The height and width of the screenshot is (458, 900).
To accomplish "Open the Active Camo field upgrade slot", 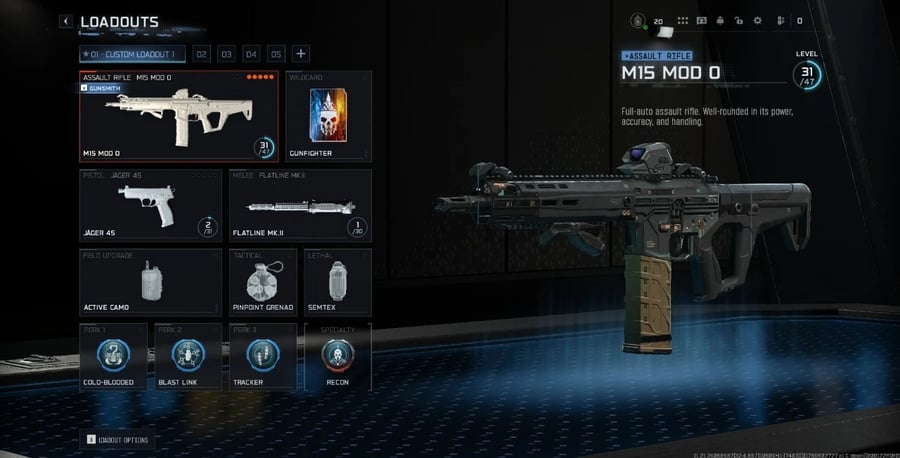I will (x=150, y=283).
